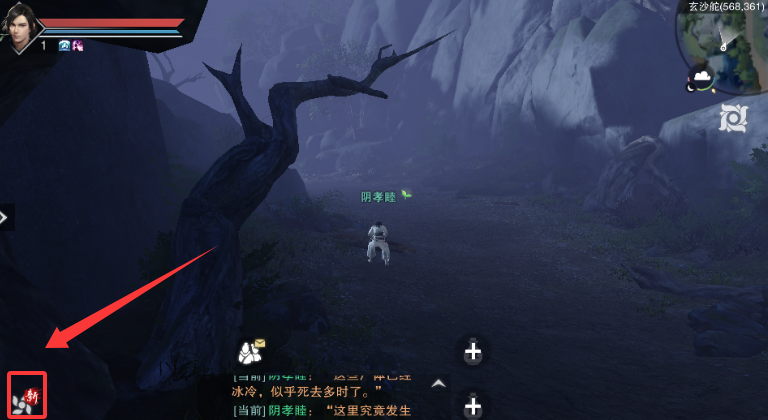Click the lower plus button near chat

(473, 406)
